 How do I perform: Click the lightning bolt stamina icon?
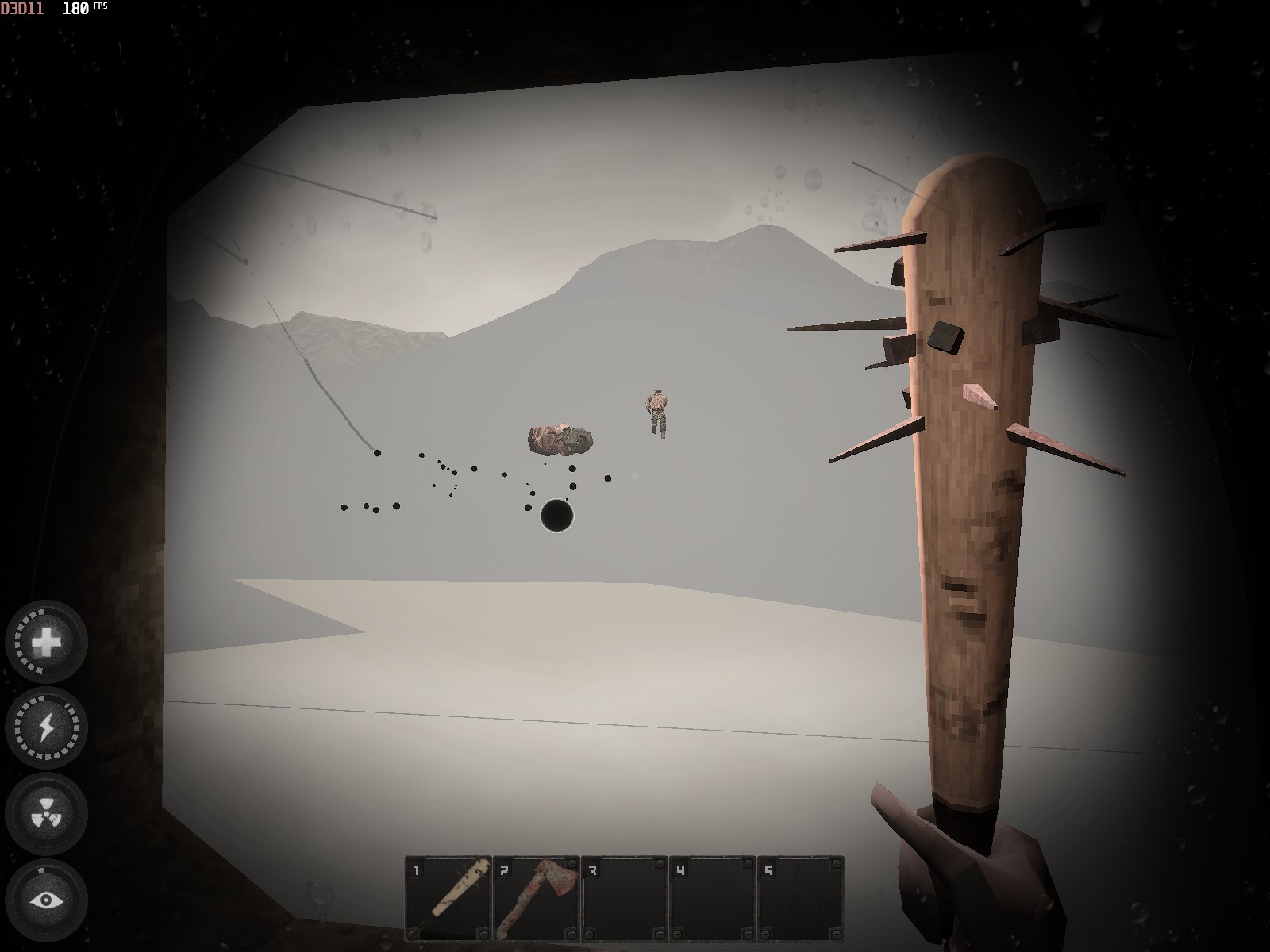coord(47,727)
